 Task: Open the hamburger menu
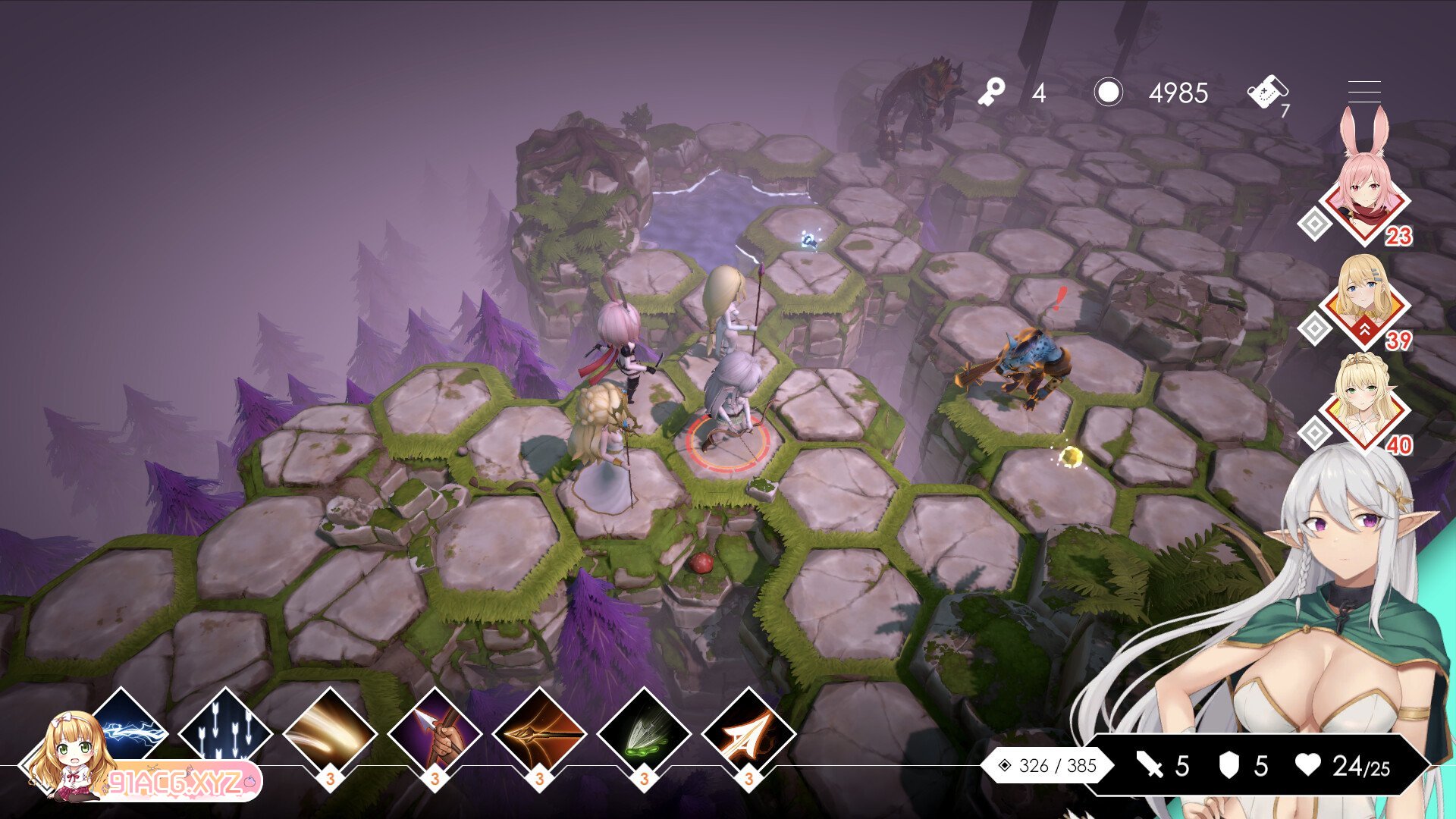click(x=1363, y=92)
